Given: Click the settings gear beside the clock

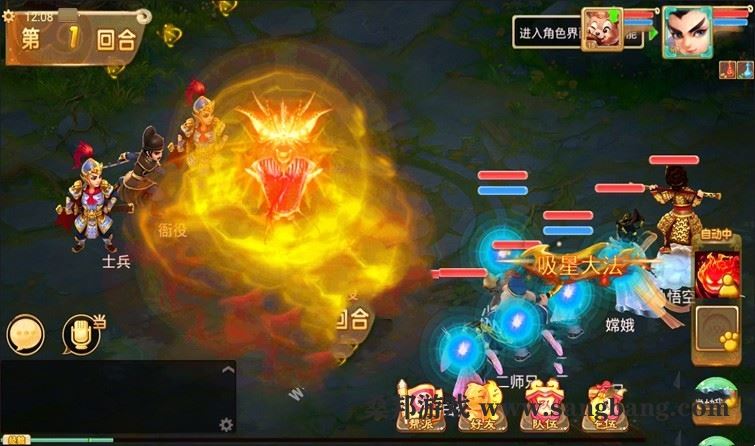Looking at the screenshot, I should tap(9, 17).
